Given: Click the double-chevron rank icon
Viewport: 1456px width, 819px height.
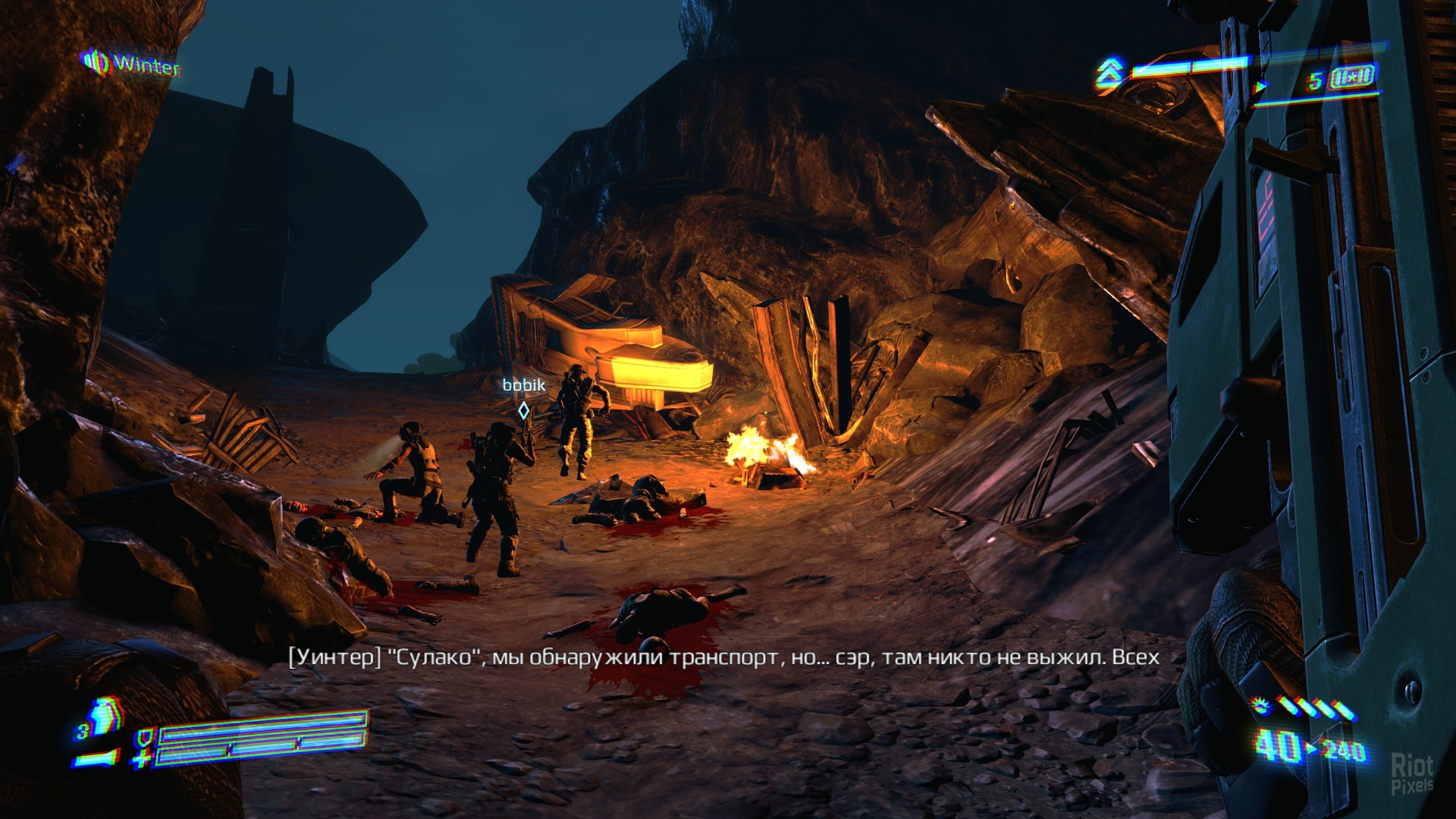Looking at the screenshot, I should (1109, 74).
